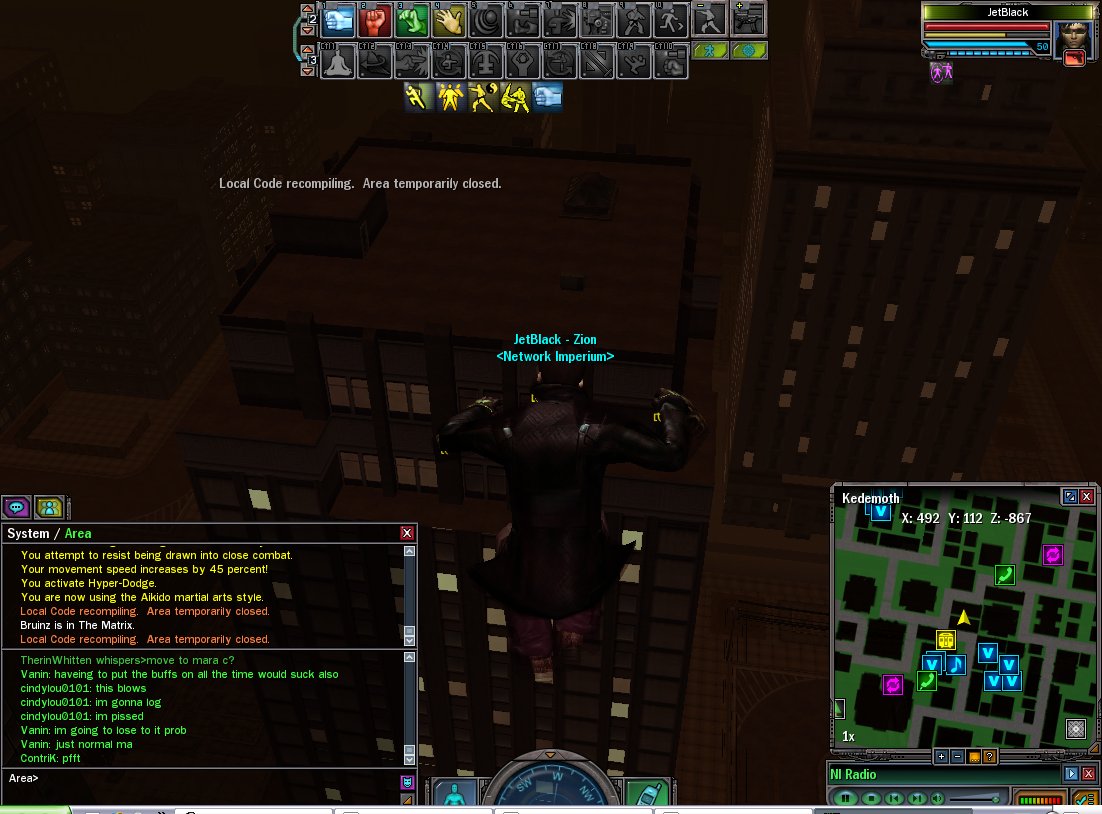Activate the meditation pose ability

(340, 61)
